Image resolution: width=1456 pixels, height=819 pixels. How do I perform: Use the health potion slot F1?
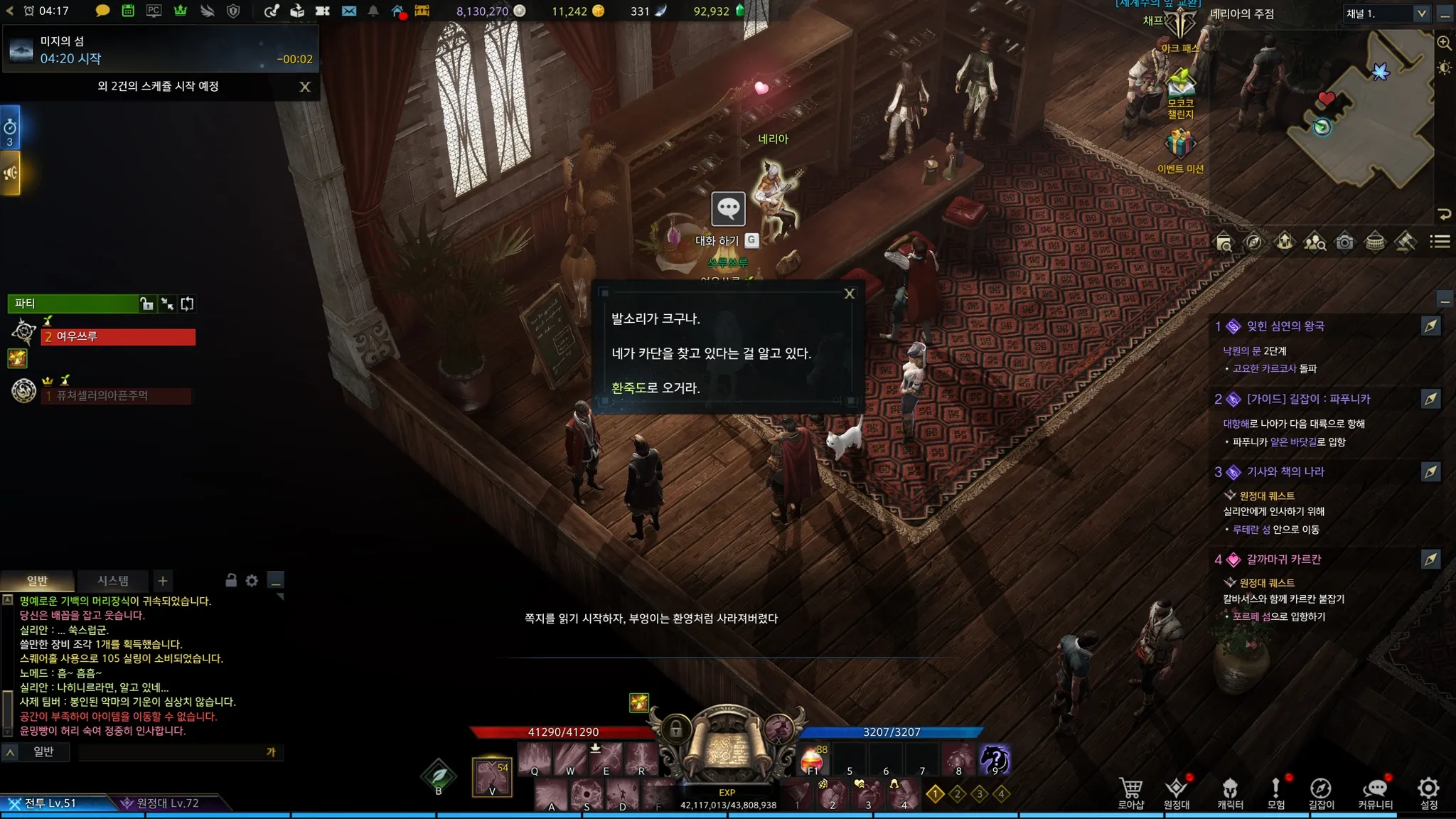[x=812, y=761]
